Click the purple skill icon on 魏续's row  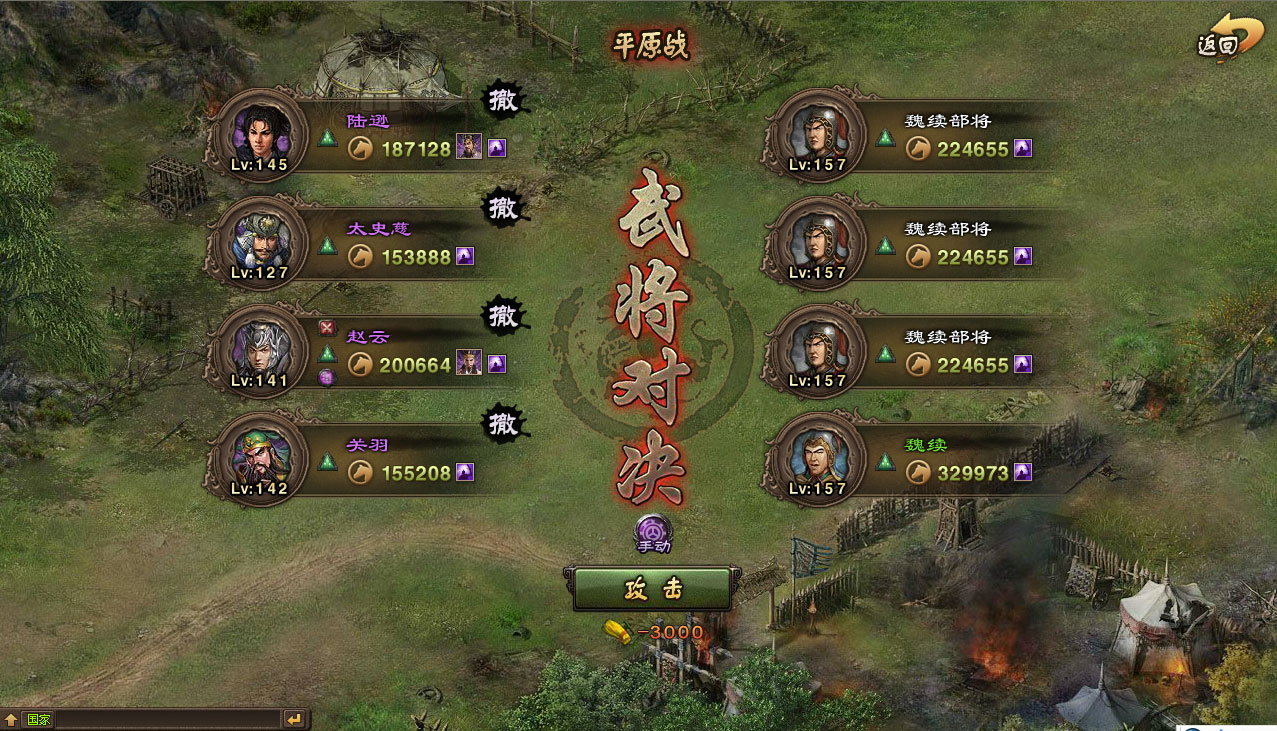[x=1023, y=472]
